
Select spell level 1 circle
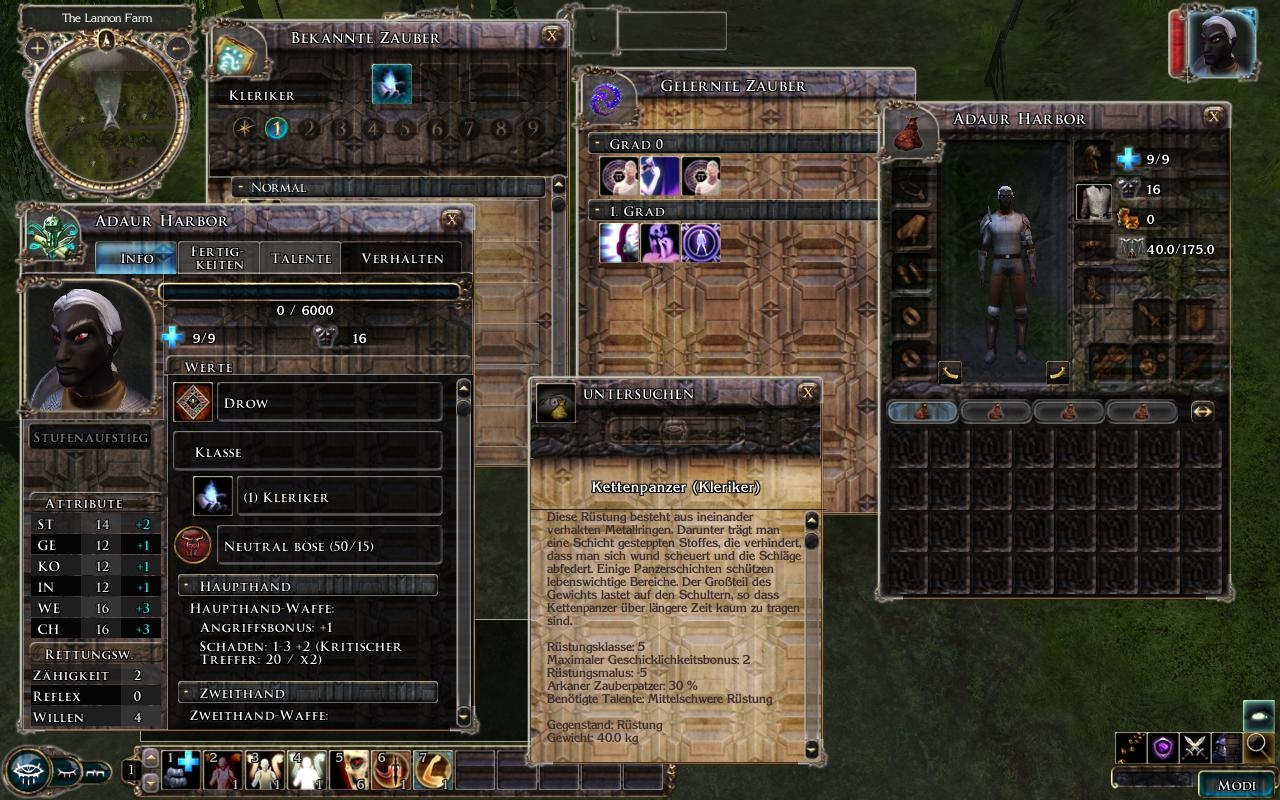276,128
